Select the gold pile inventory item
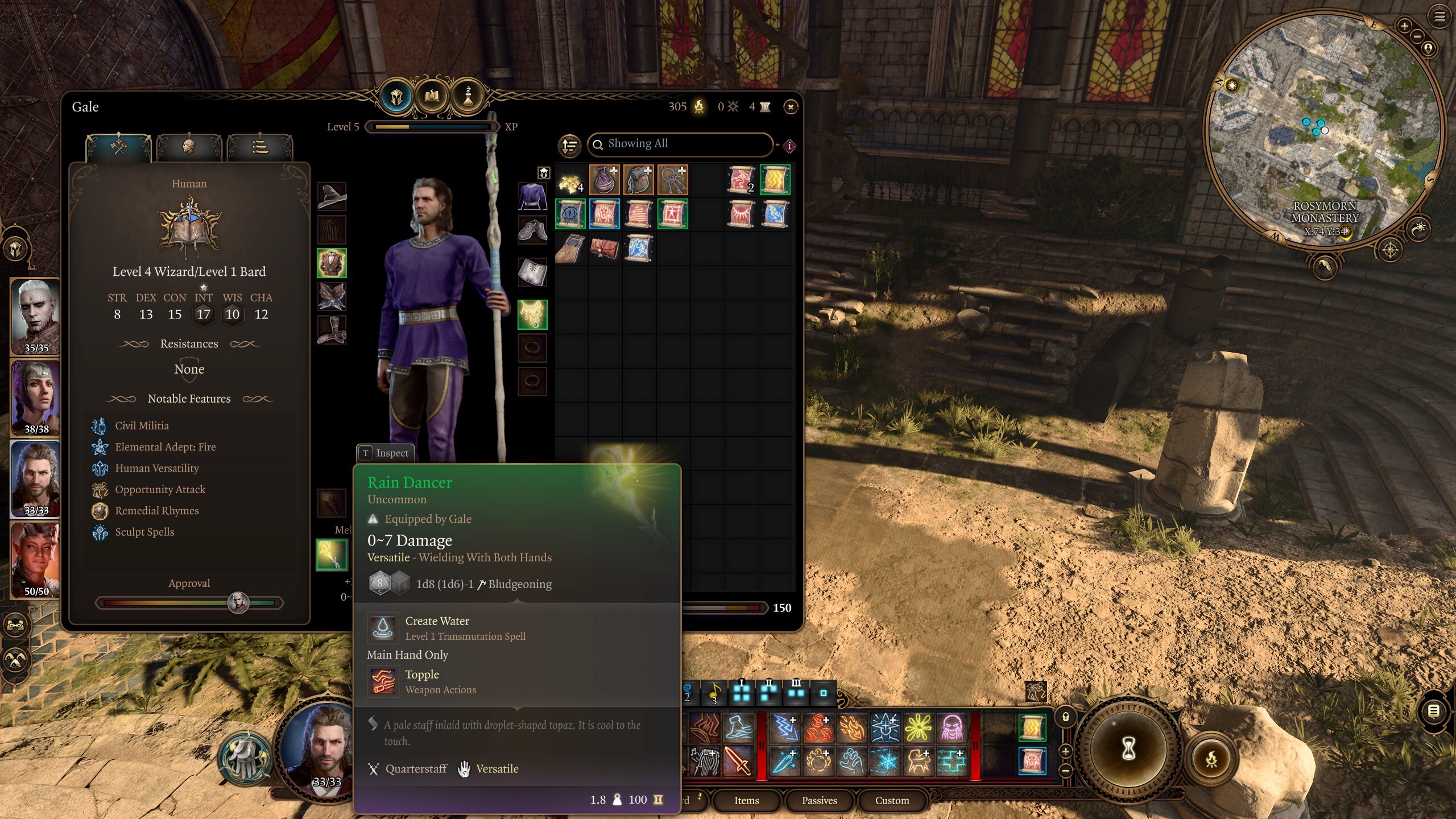 click(x=570, y=181)
